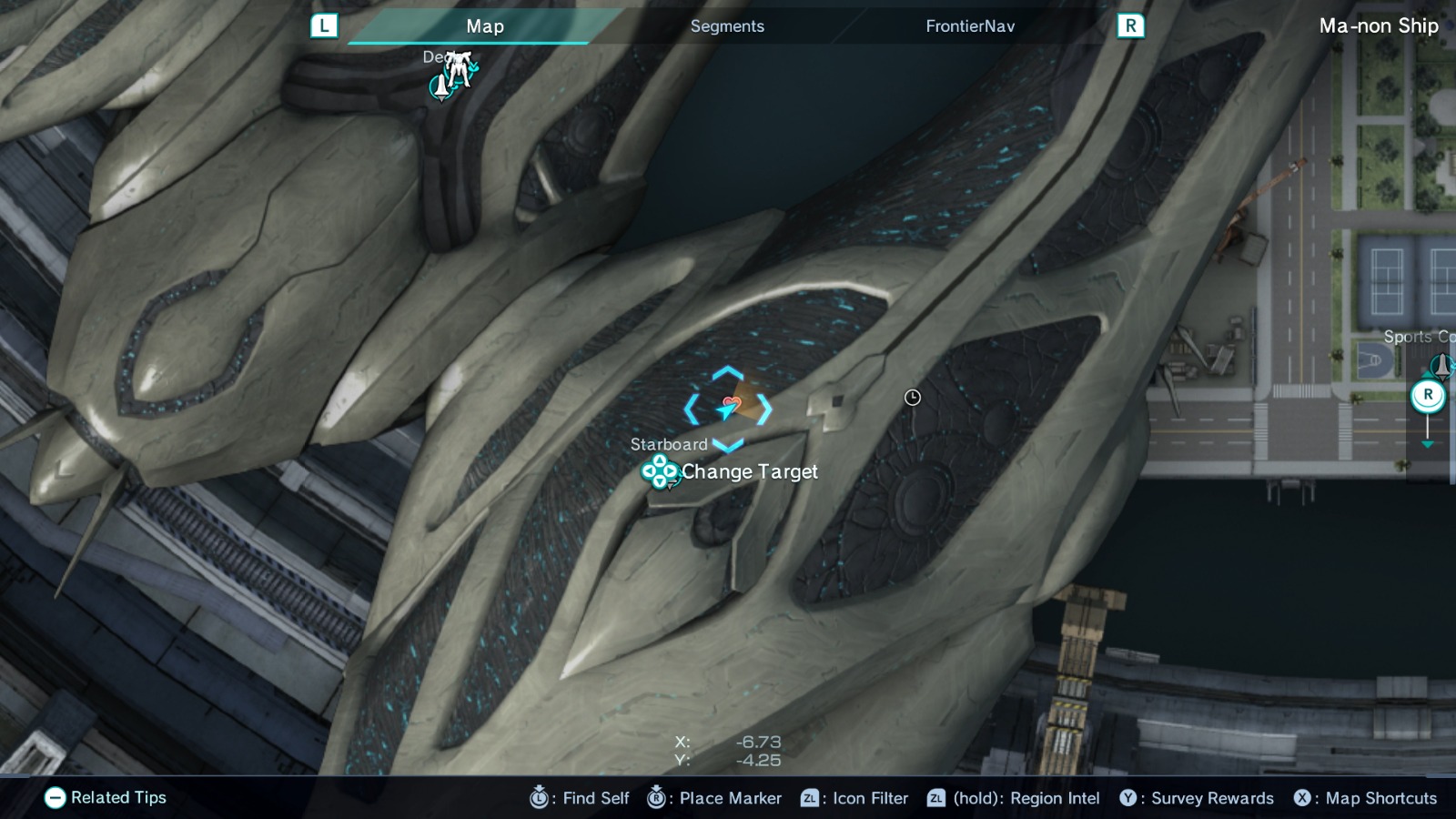Select the Starboard location label

668,445
